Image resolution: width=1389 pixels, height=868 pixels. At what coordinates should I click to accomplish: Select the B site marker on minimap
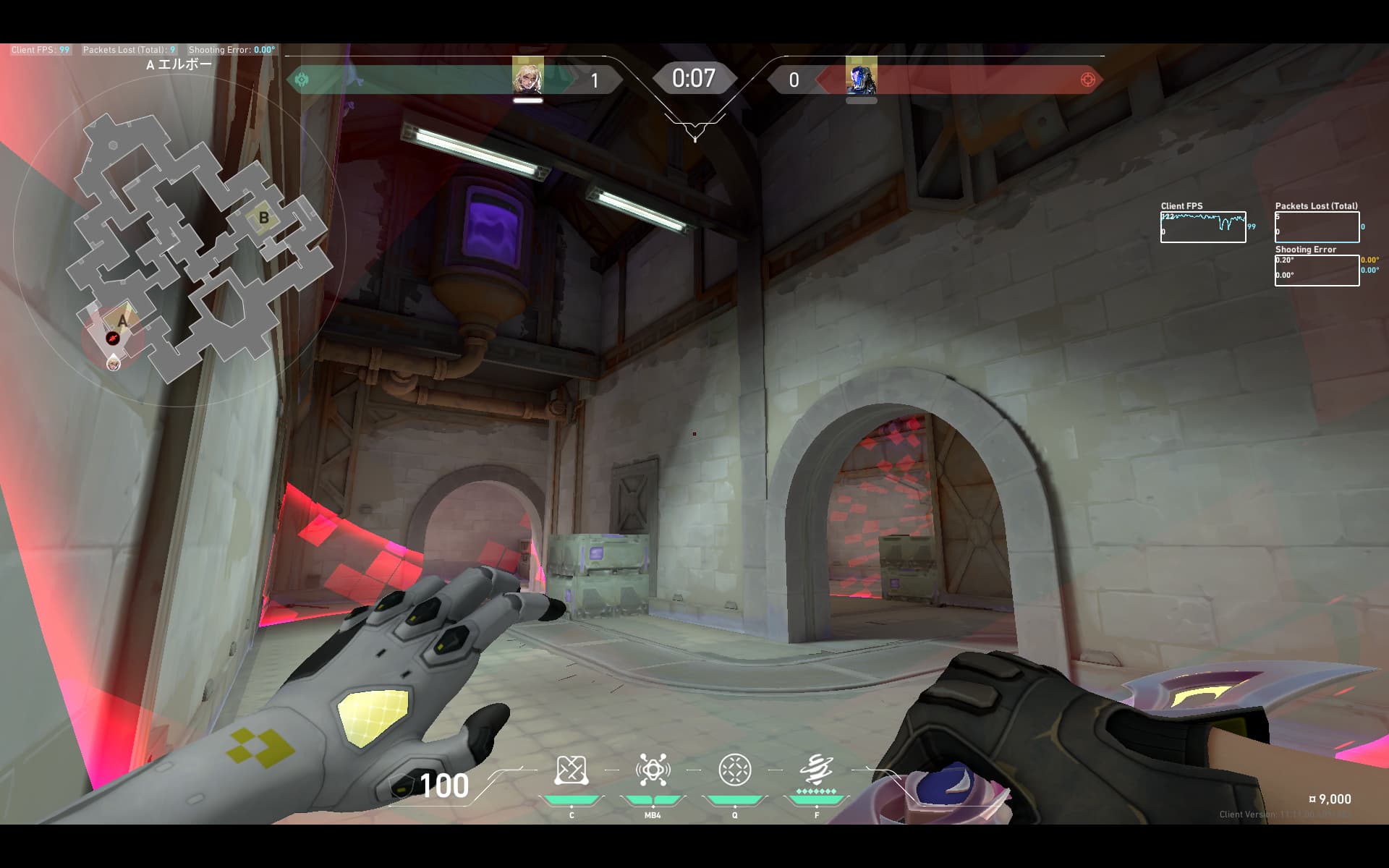click(x=263, y=218)
